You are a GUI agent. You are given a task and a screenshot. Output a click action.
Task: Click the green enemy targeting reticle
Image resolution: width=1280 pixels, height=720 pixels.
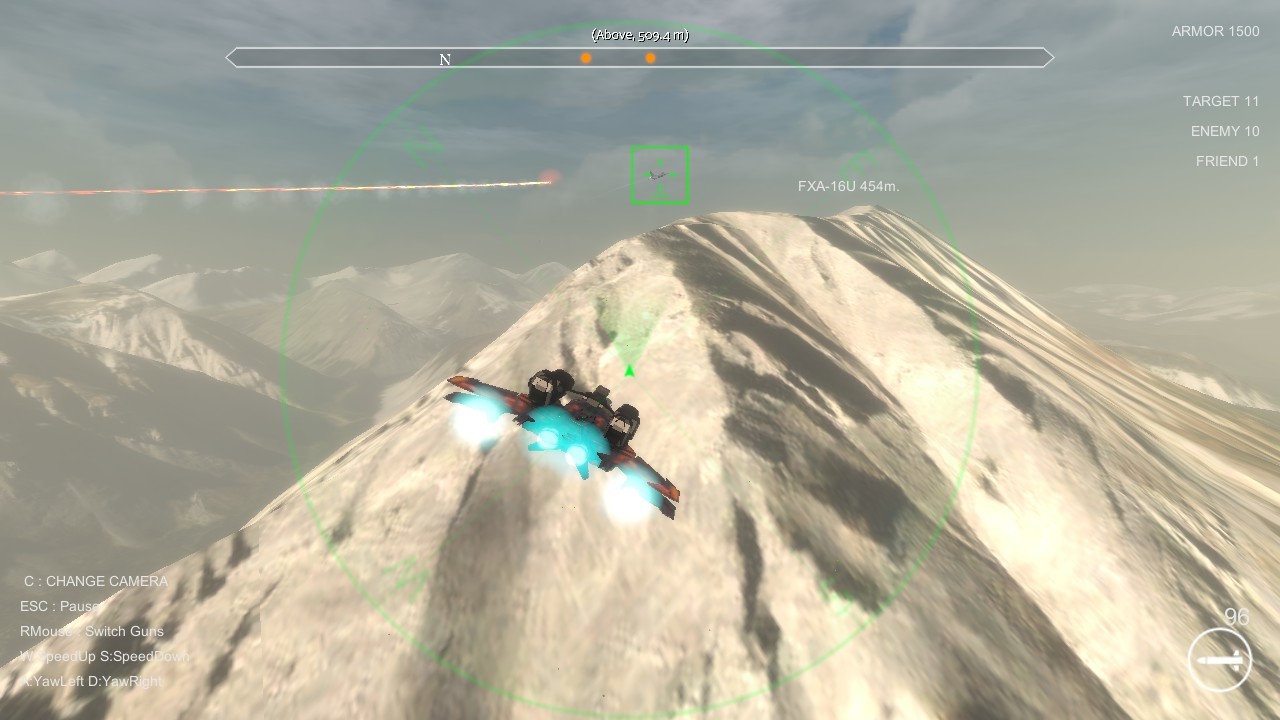tap(660, 174)
